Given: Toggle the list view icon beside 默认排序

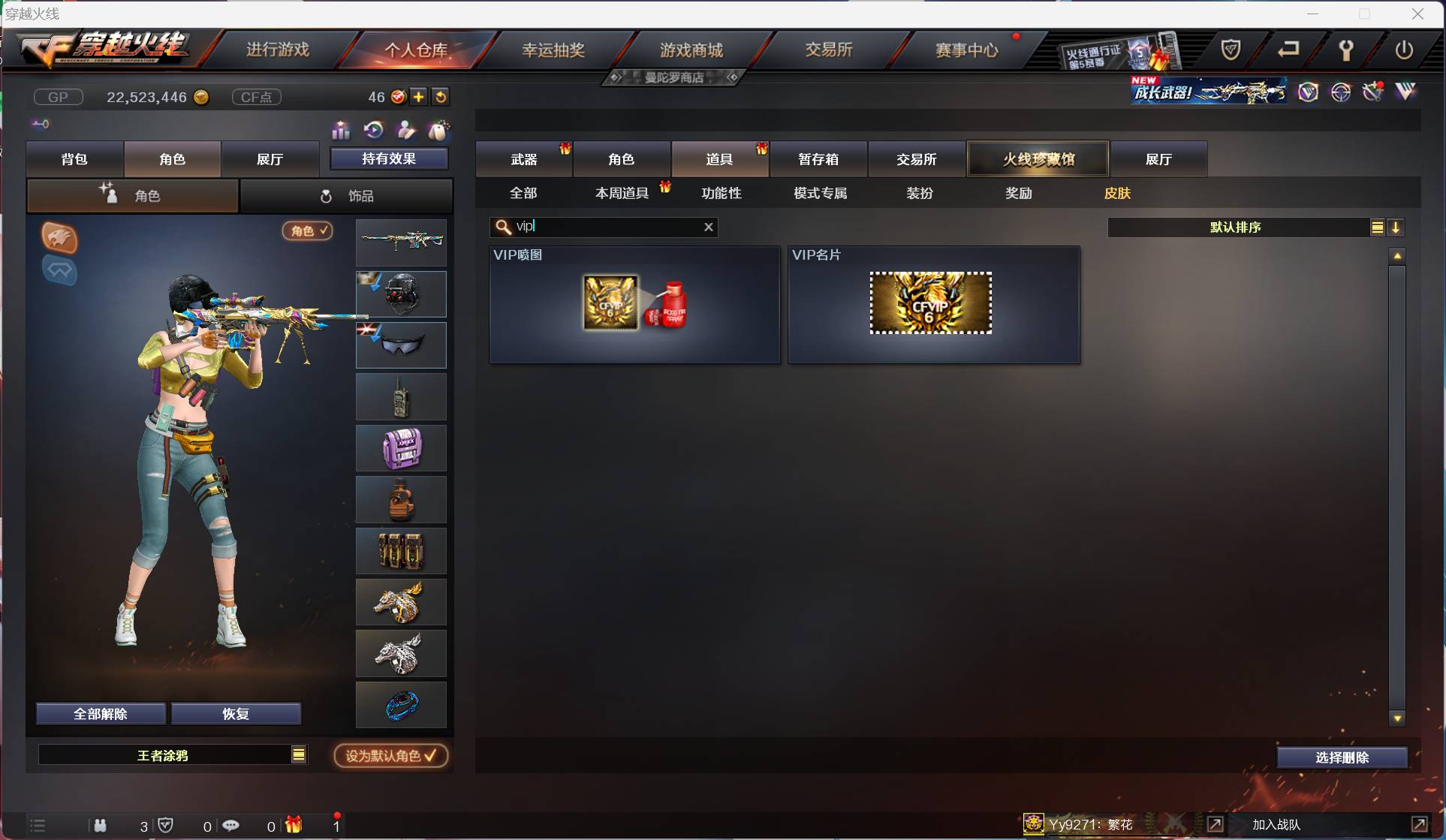Looking at the screenshot, I should (x=1378, y=227).
